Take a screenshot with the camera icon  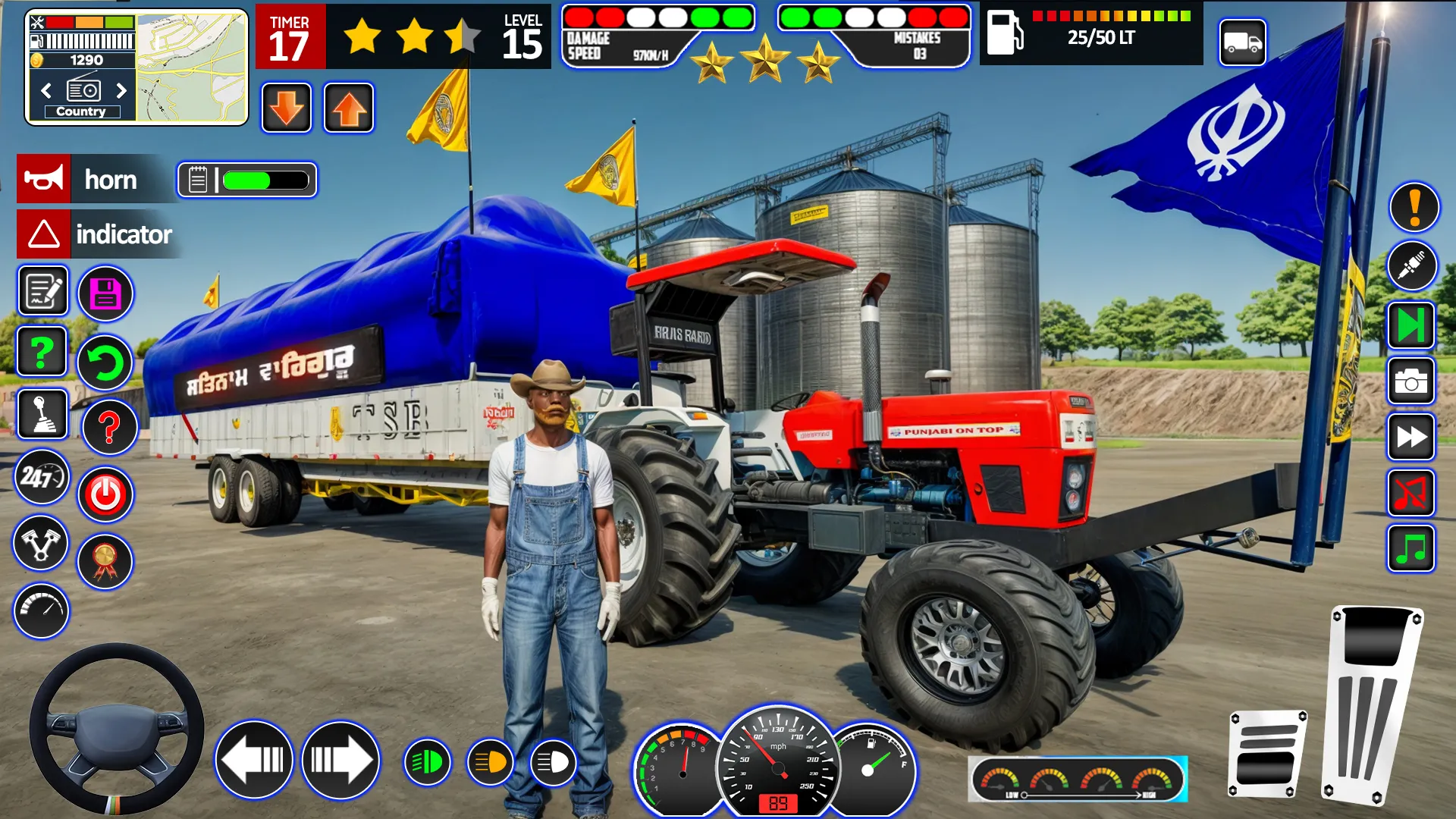(x=1410, y=381)
